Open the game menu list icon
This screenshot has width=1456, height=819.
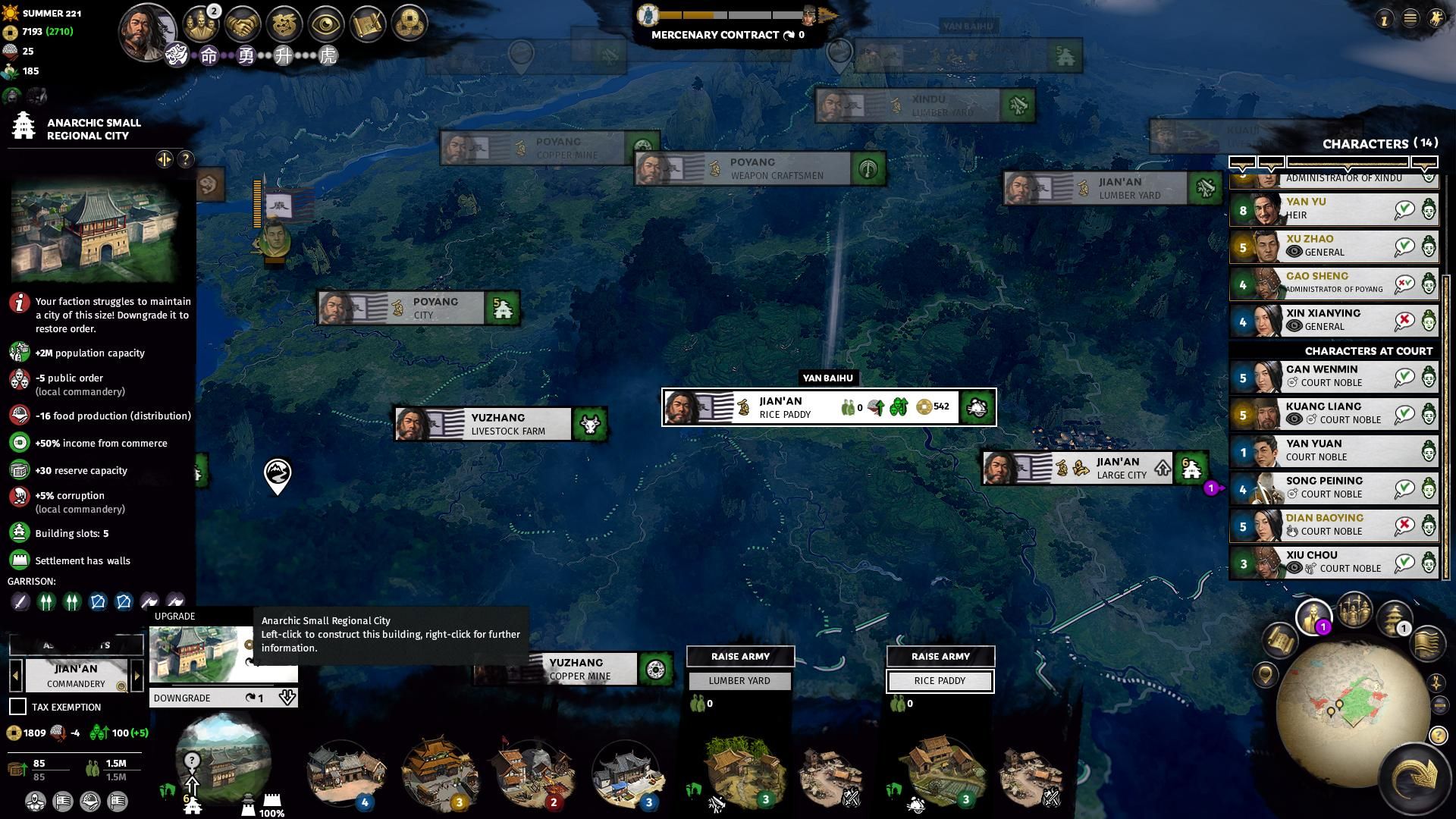click(x=1410, y=19)
